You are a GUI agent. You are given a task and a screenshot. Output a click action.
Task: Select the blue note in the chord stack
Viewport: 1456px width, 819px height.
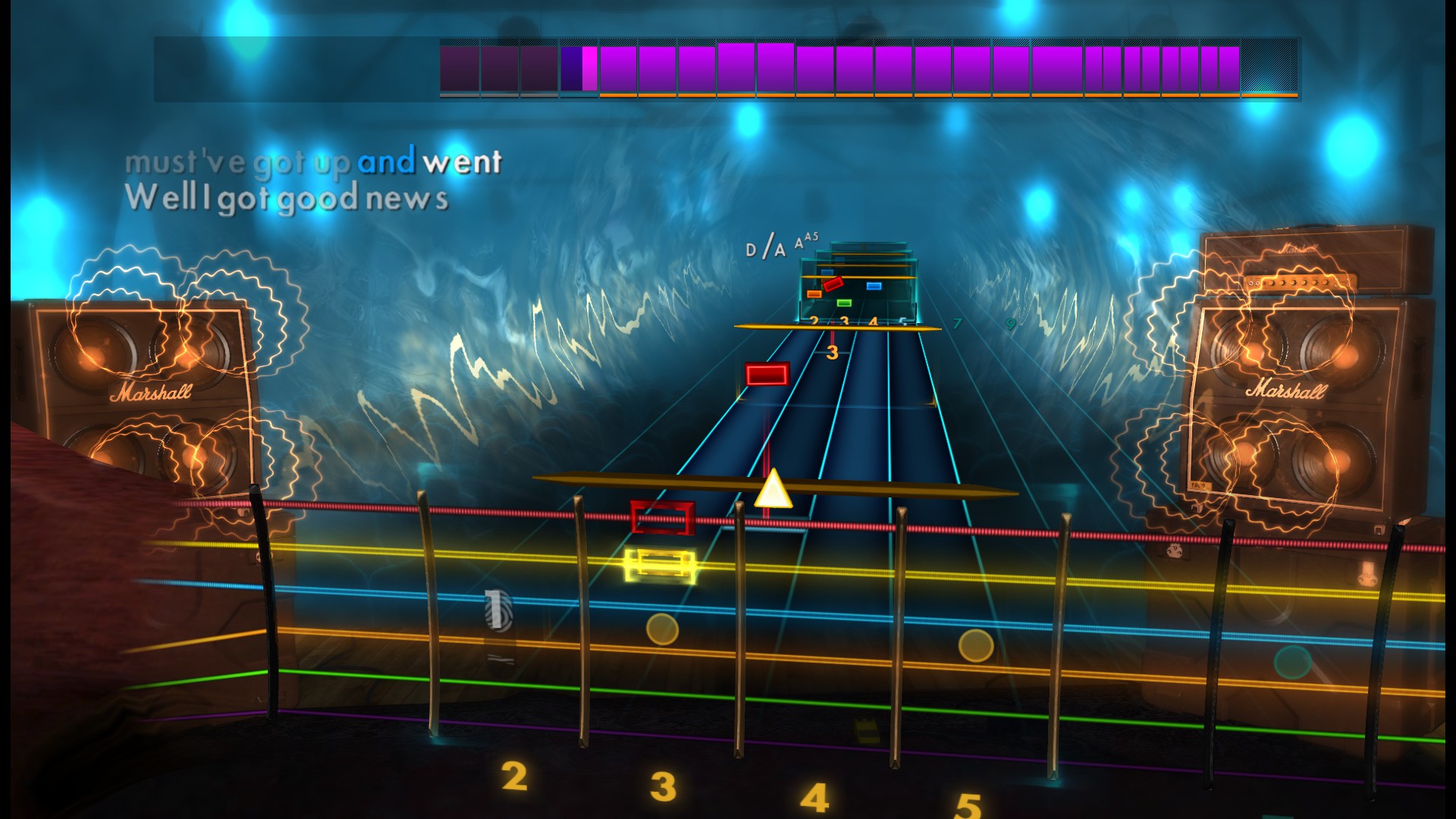874,286
